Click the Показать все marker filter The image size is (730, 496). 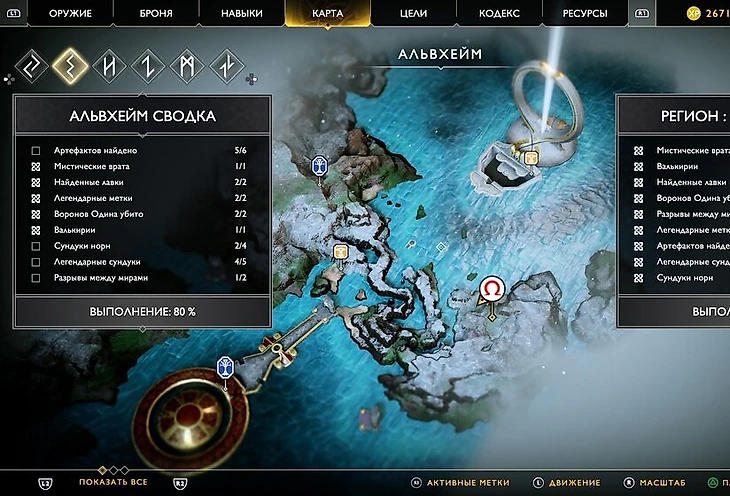pyautogui.click(x=113, y=482)
